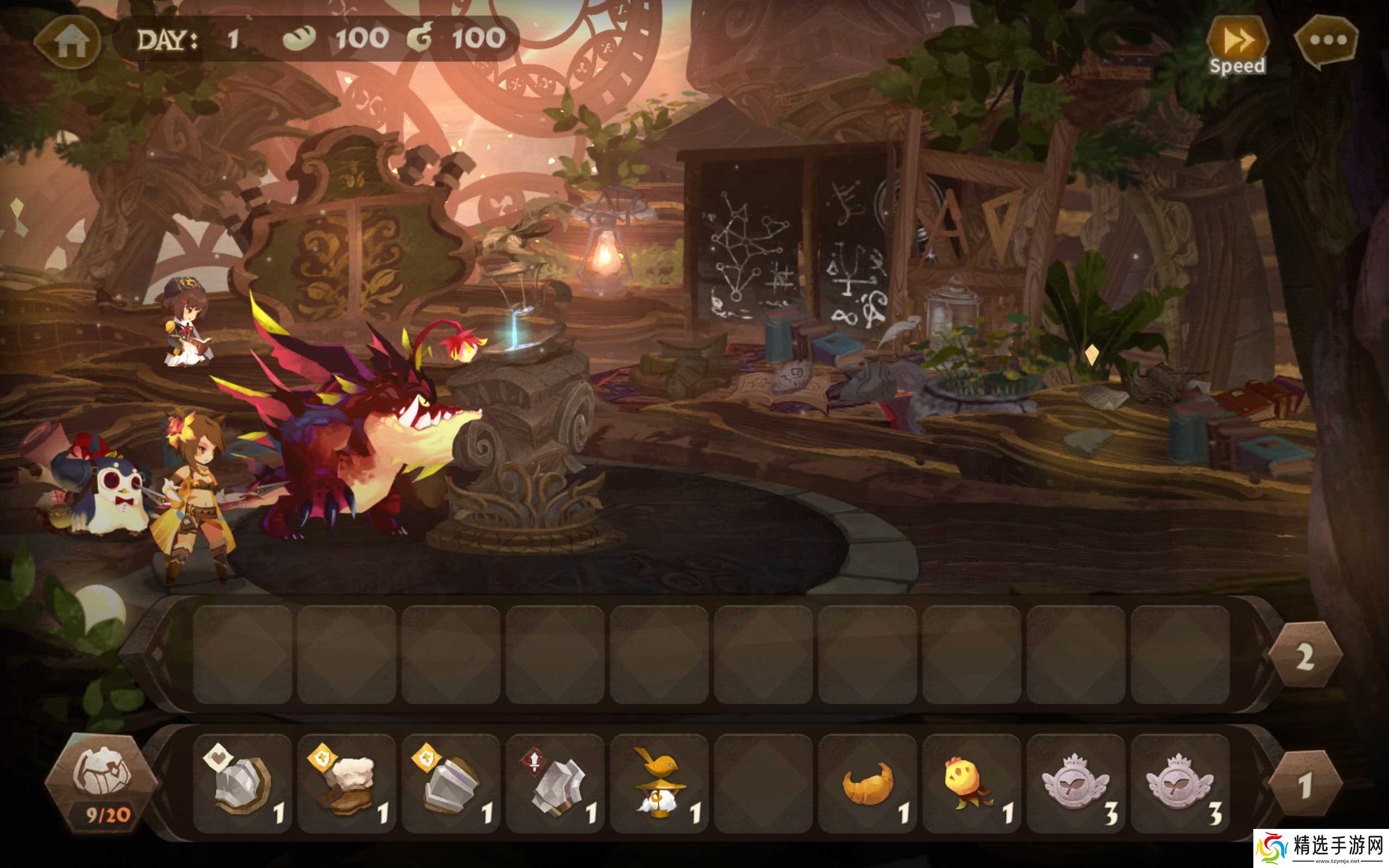The image size is (1389, 868).
Task: Choose the yellow chick flower item
Action: point(971,783)
